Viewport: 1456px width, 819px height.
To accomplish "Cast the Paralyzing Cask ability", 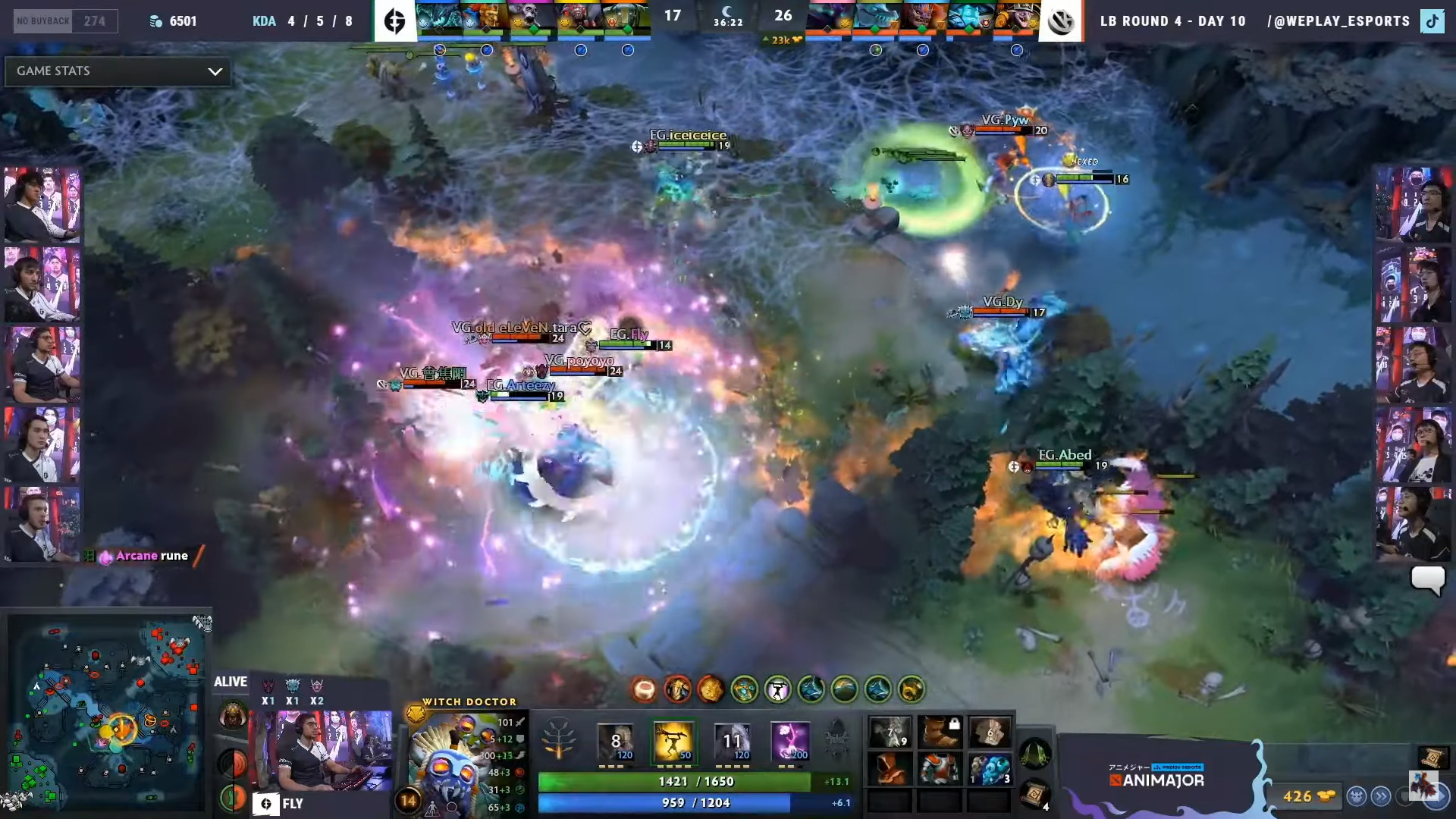I will [615, 741].
